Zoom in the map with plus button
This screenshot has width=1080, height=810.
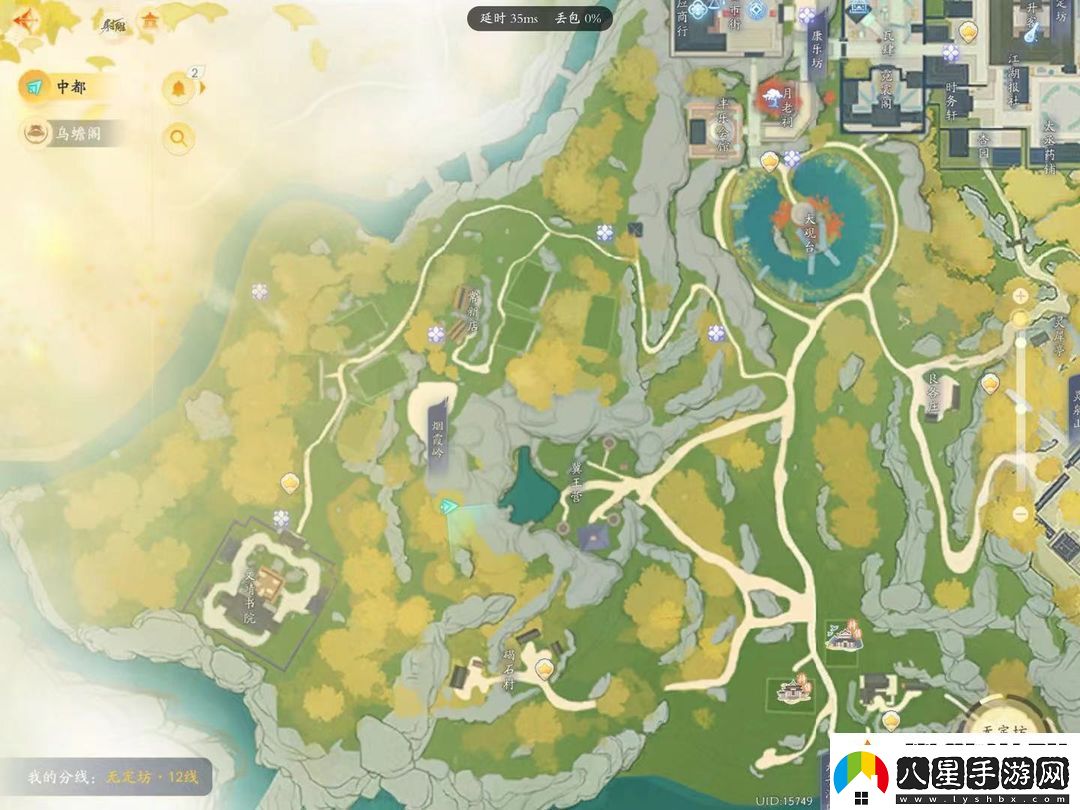point(1020,296)
